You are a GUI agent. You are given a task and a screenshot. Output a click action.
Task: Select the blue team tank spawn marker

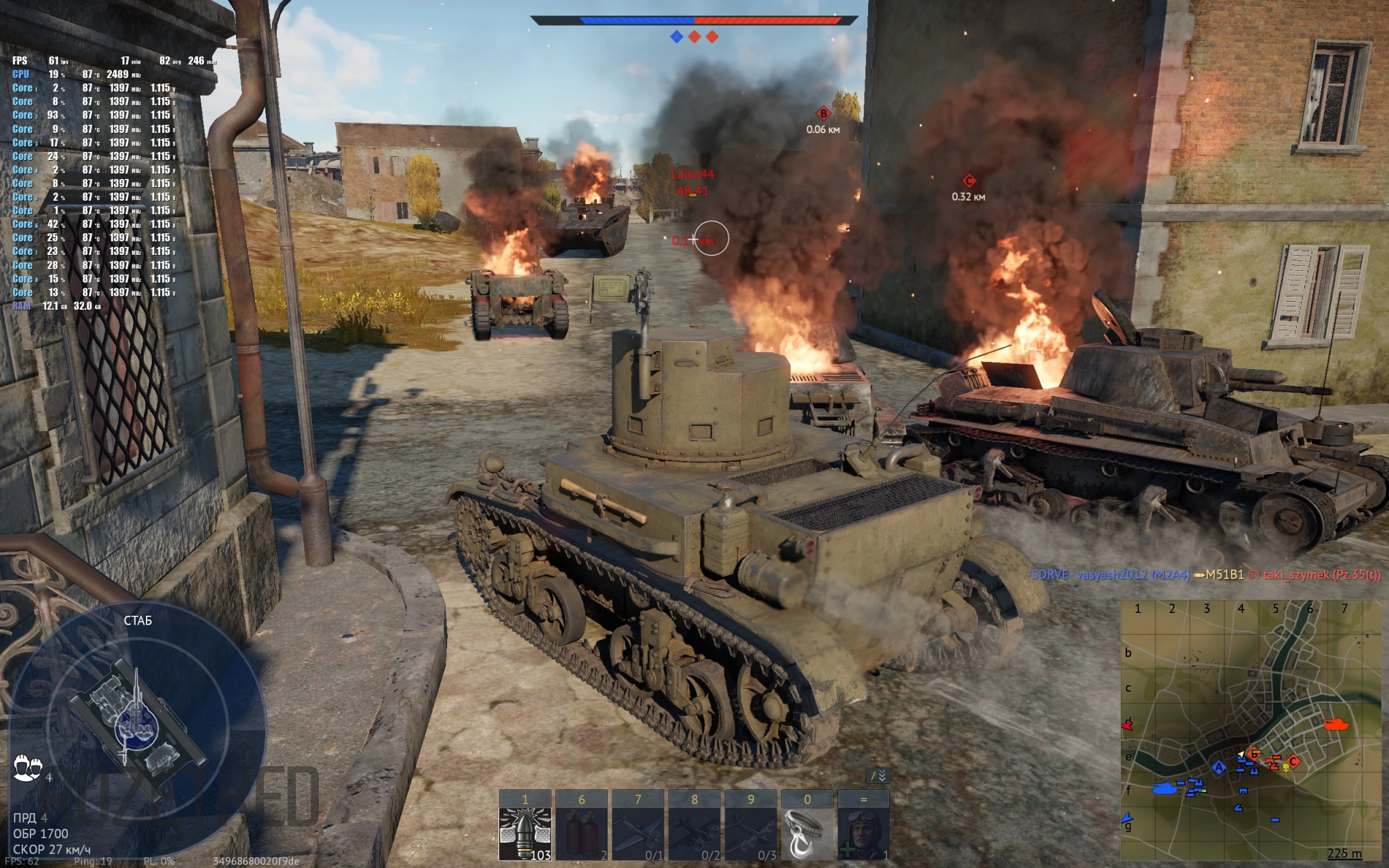click(1165, 788)
